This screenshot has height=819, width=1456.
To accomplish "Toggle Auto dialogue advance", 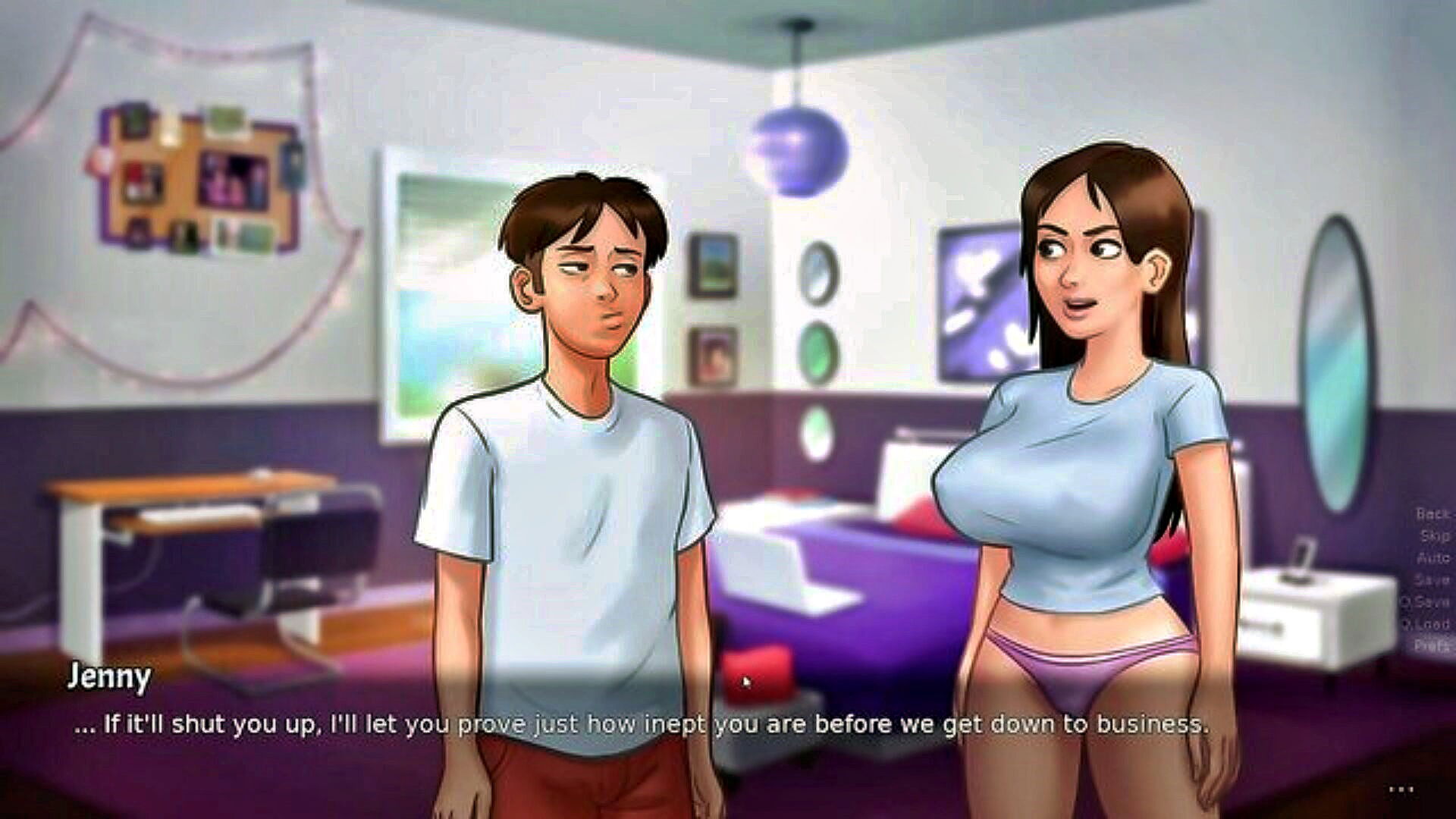I will (x=1433, y=558).
